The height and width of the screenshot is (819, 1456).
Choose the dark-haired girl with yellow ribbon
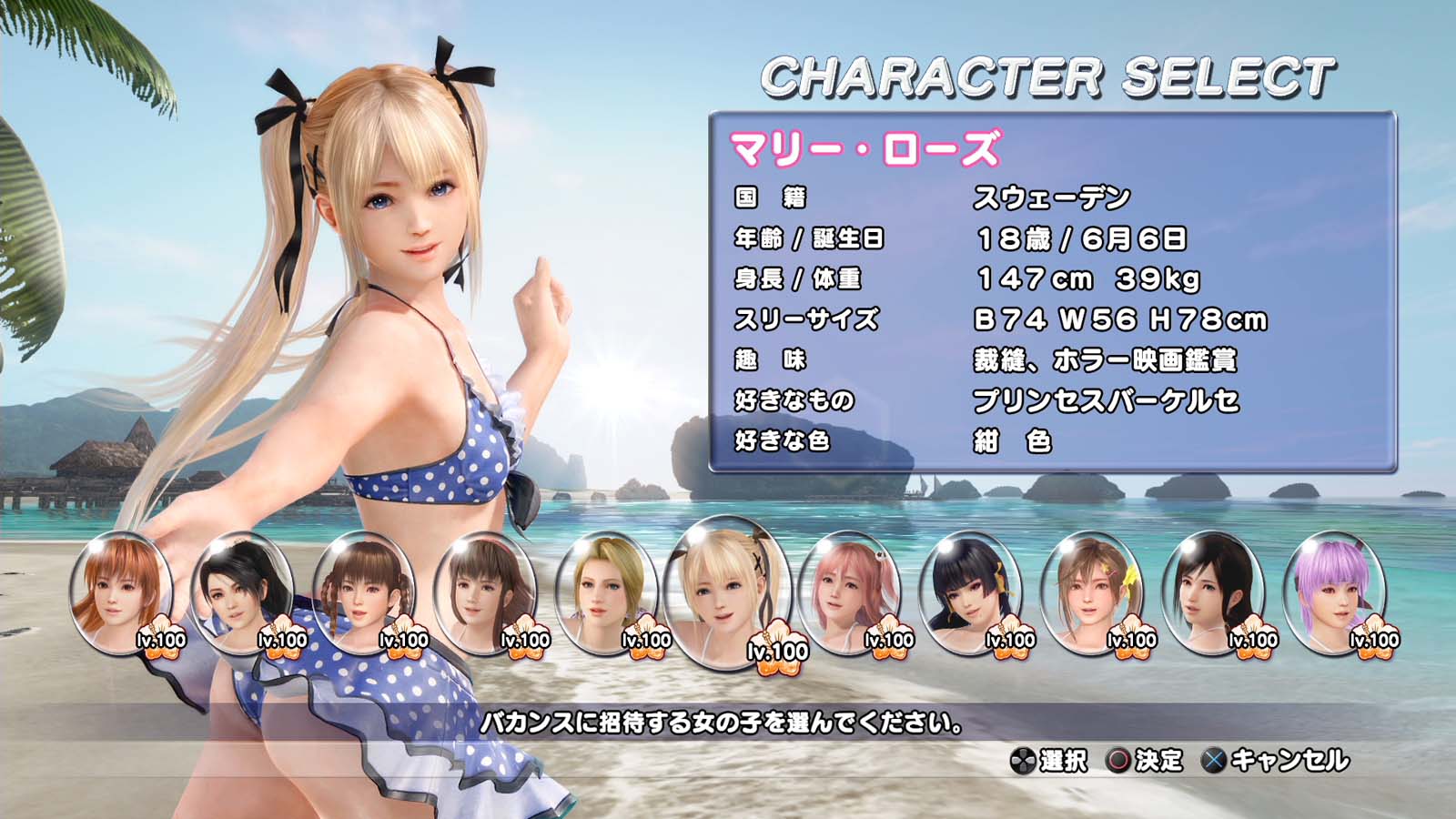click(x=970, y=592)
